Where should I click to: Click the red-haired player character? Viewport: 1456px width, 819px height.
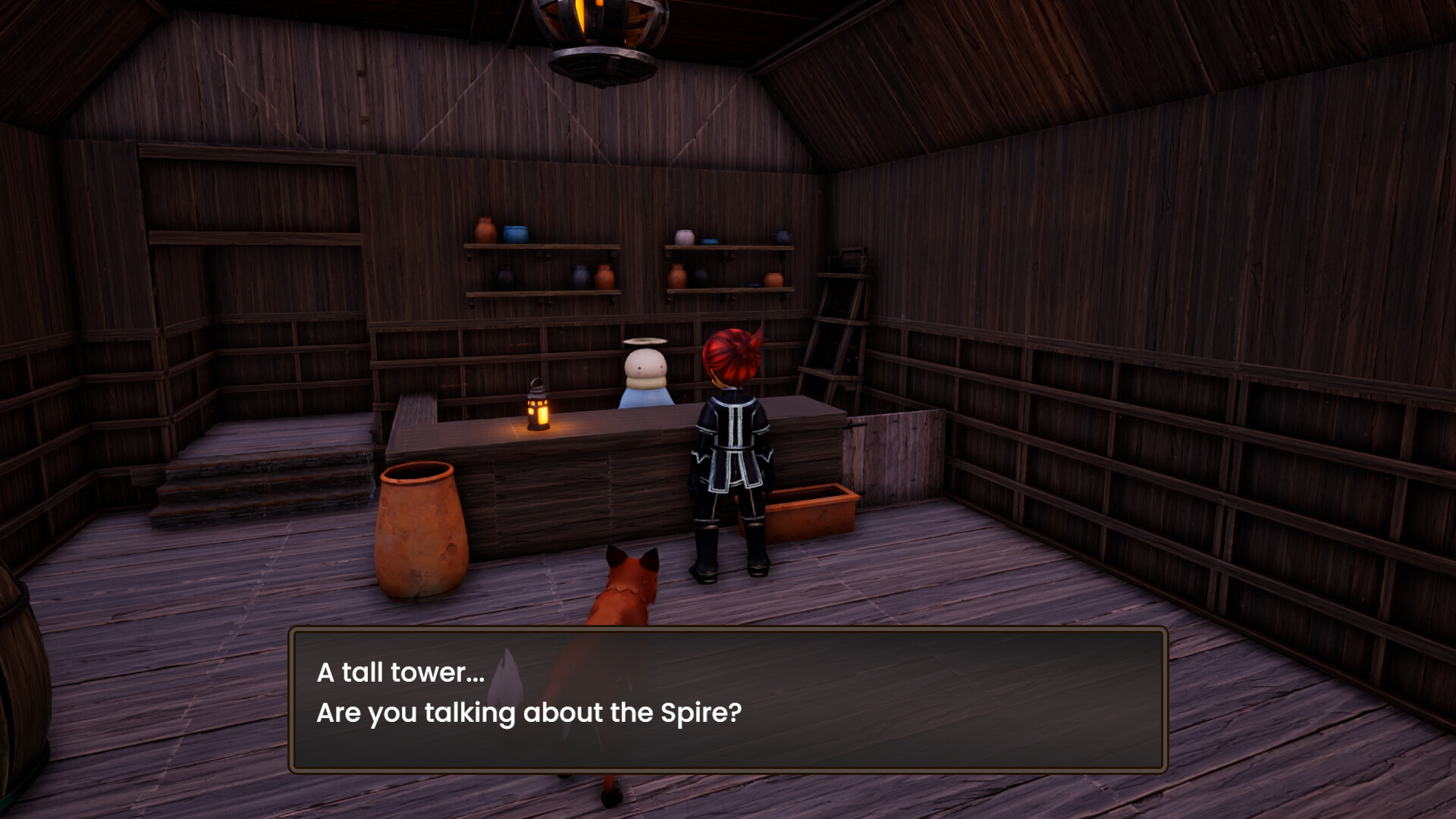728,447
